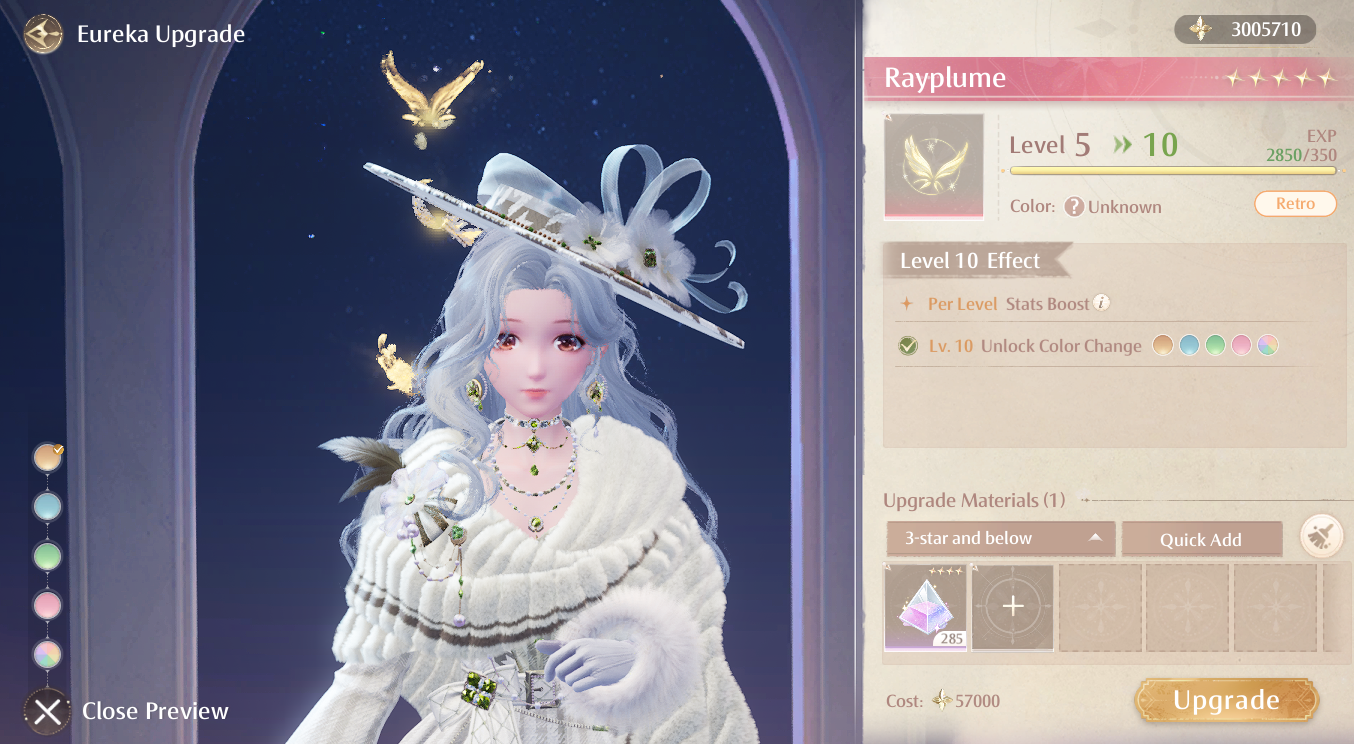Toggle the Lv.10 Unlock Color Change checkmark
The image size is (1354, 744).
908,345
